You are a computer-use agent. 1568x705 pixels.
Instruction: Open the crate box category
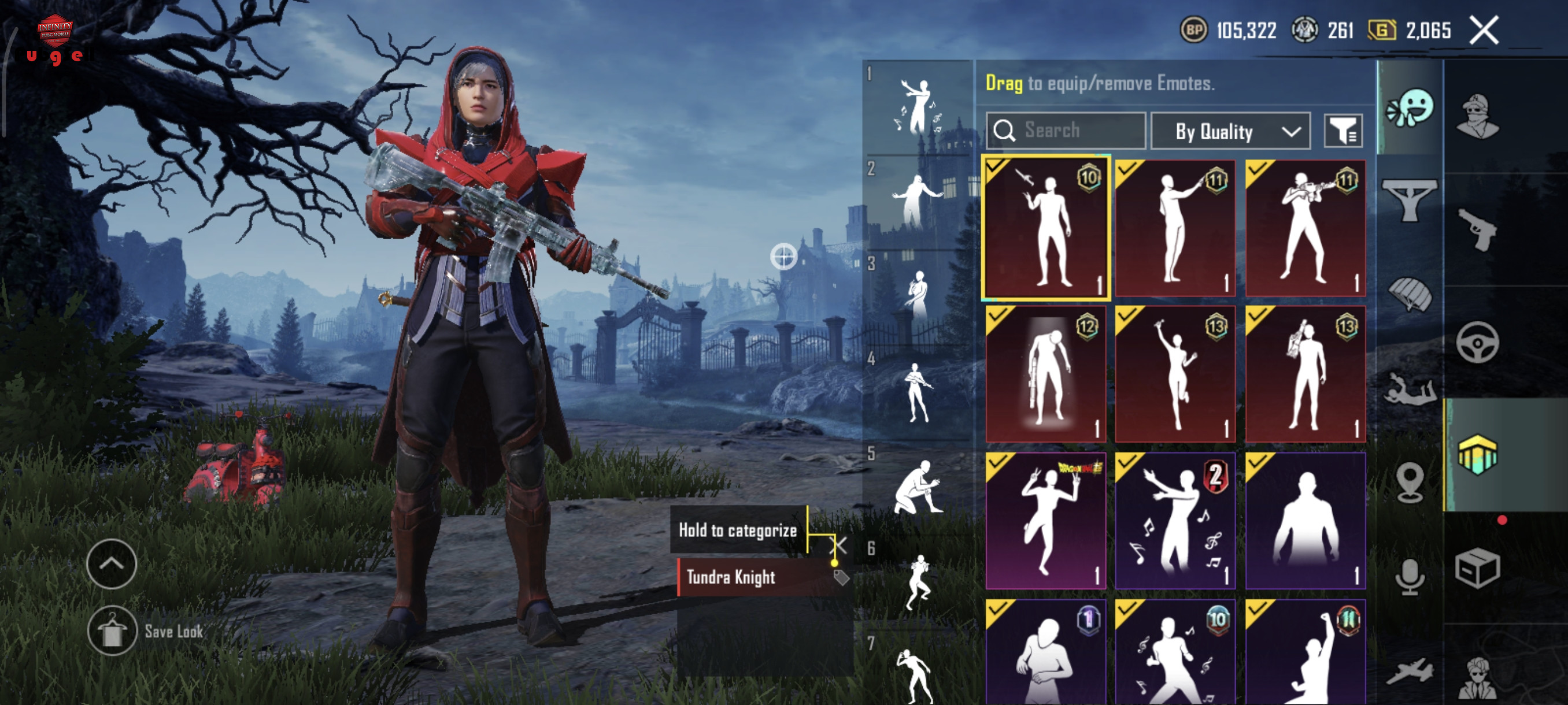pyautogui.click(x=1477, y=569)
